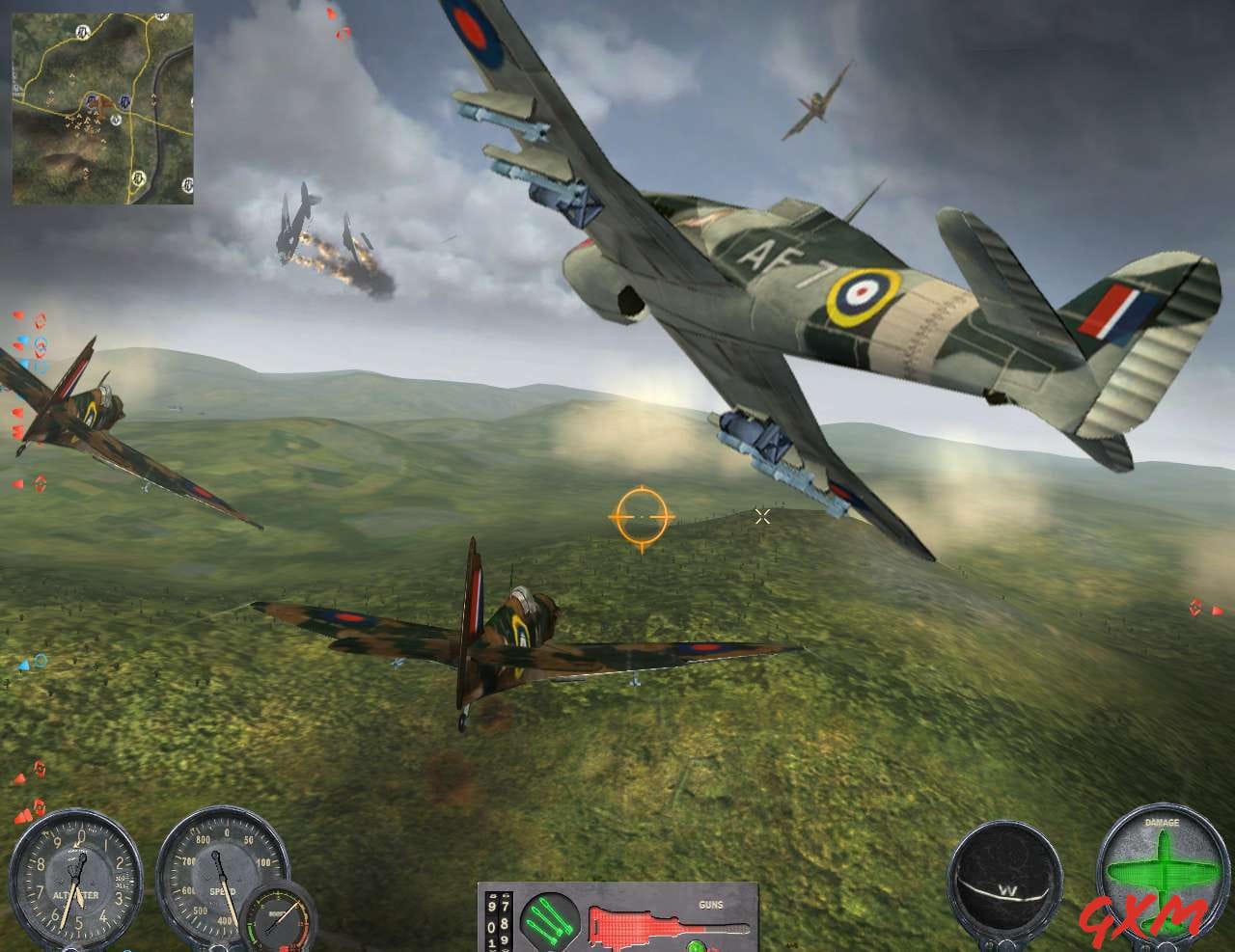Select the red guns silhouette diagram
Viewport: 1235px width, 952px height.
(x=627, y=926)
